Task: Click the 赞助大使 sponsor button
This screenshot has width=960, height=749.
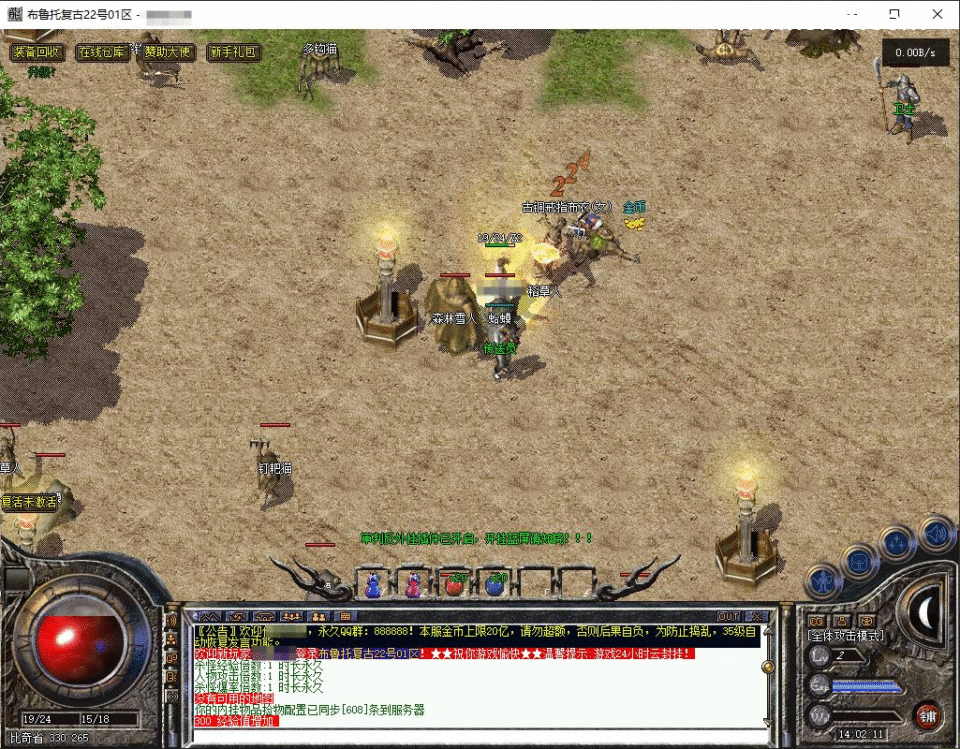Action: (167, 52)
